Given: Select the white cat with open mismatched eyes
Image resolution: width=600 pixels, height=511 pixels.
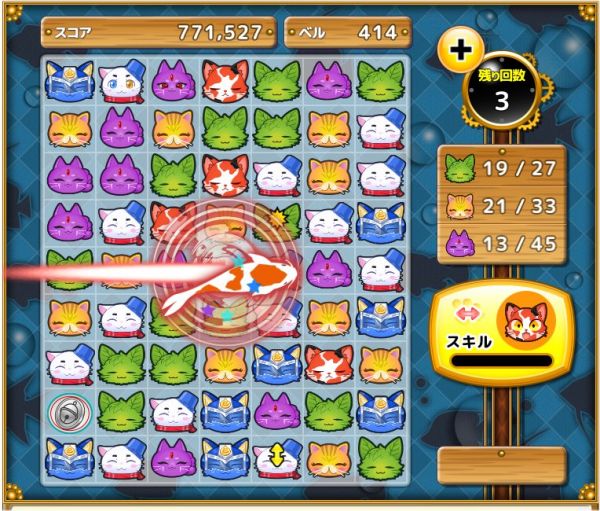Looking at the screenshot, I should tap(122, 81).
